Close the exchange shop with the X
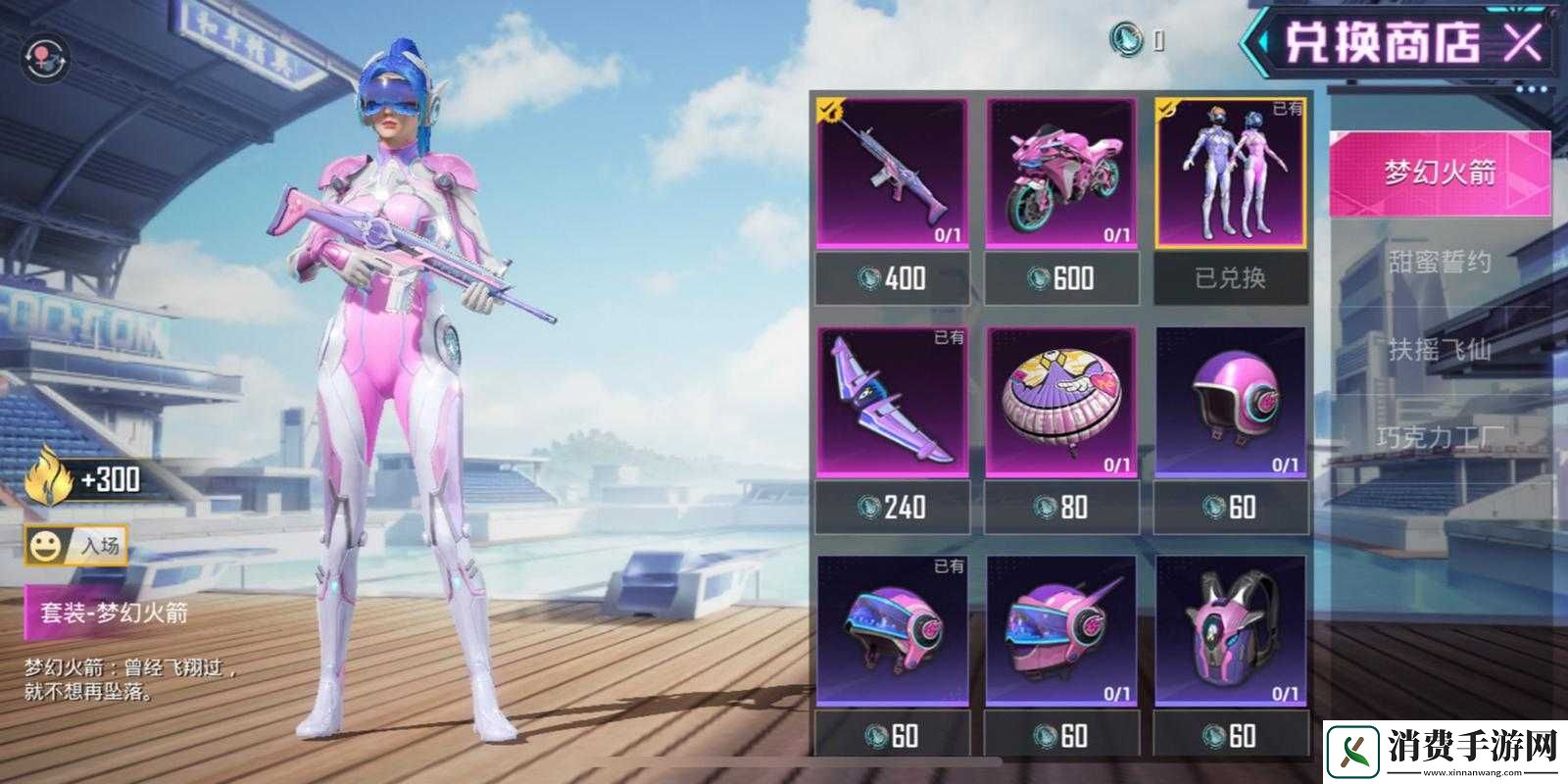This screenshot has width=1568, height=784. 1522,42
